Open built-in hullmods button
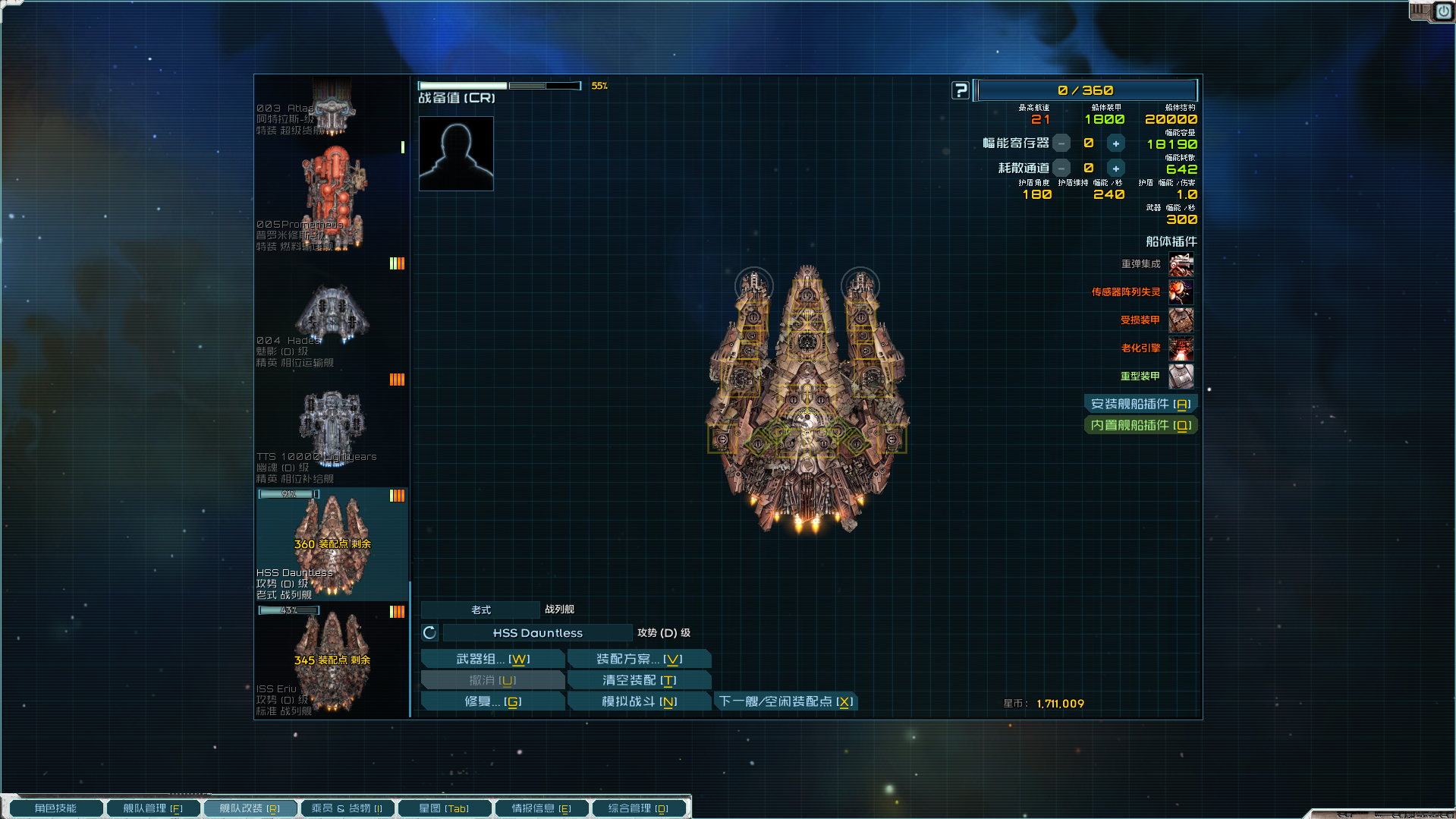 coord(1140,425)
